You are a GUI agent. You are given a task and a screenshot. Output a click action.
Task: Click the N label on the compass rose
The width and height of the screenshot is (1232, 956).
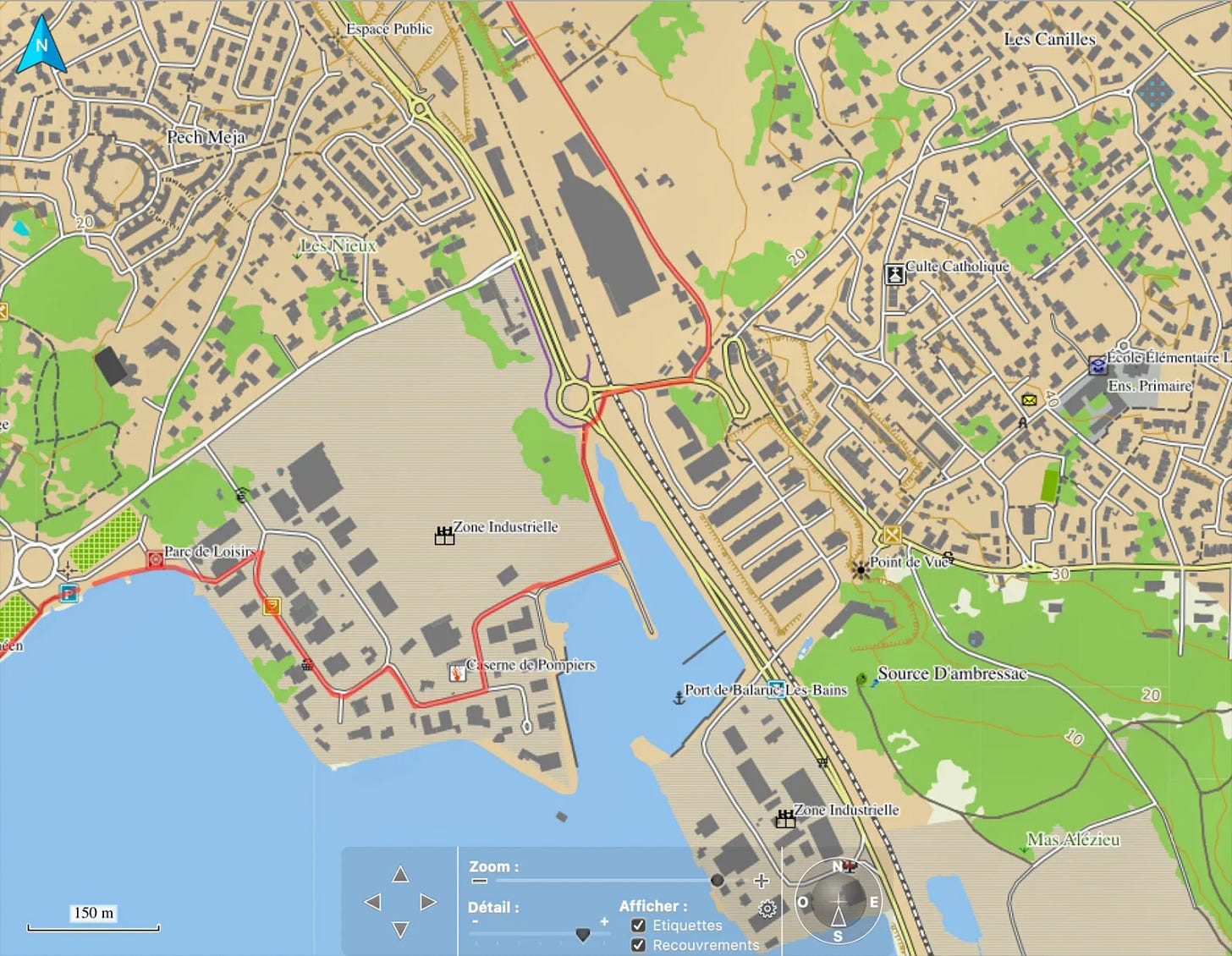coord(836,867)
